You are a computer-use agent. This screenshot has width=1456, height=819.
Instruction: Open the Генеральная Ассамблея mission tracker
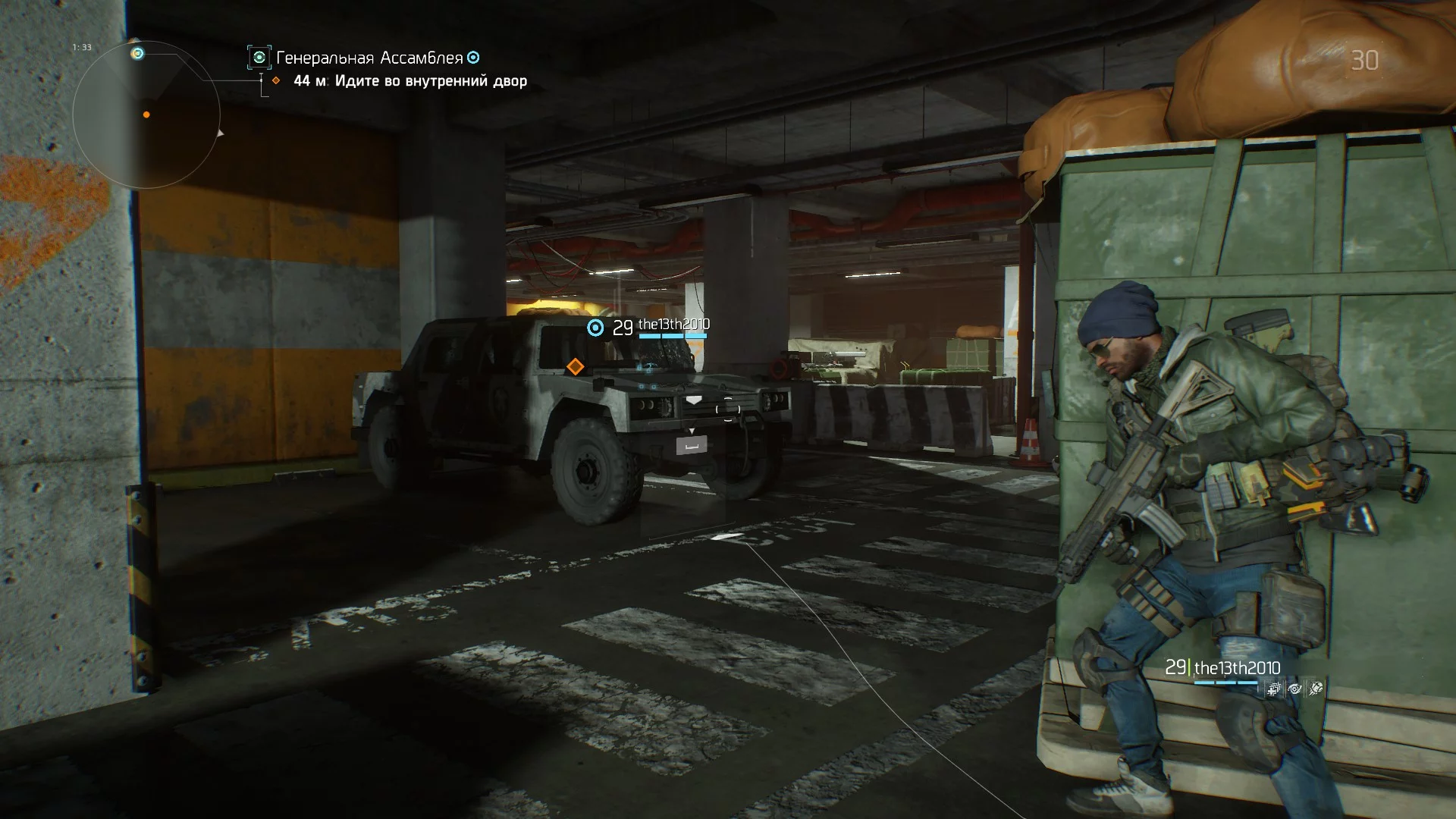369,58
